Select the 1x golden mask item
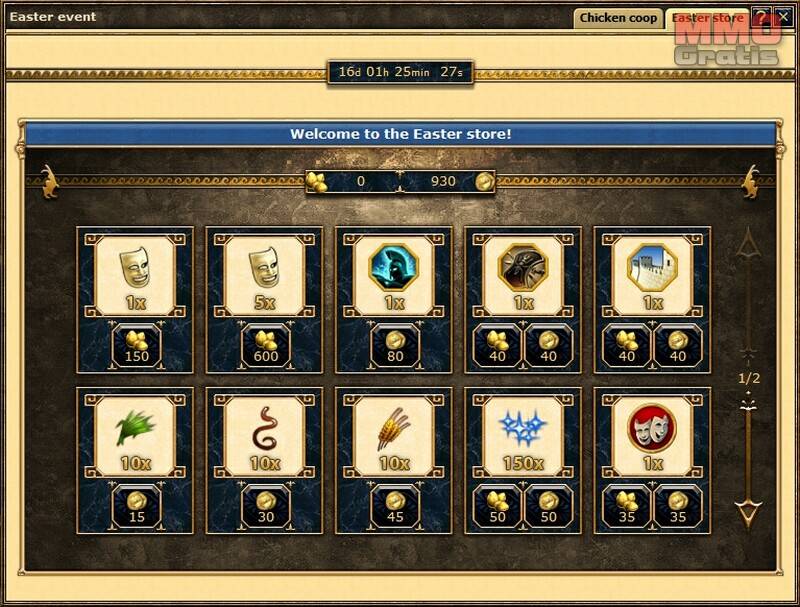This screenshot has width=800, height=607. 134,268
